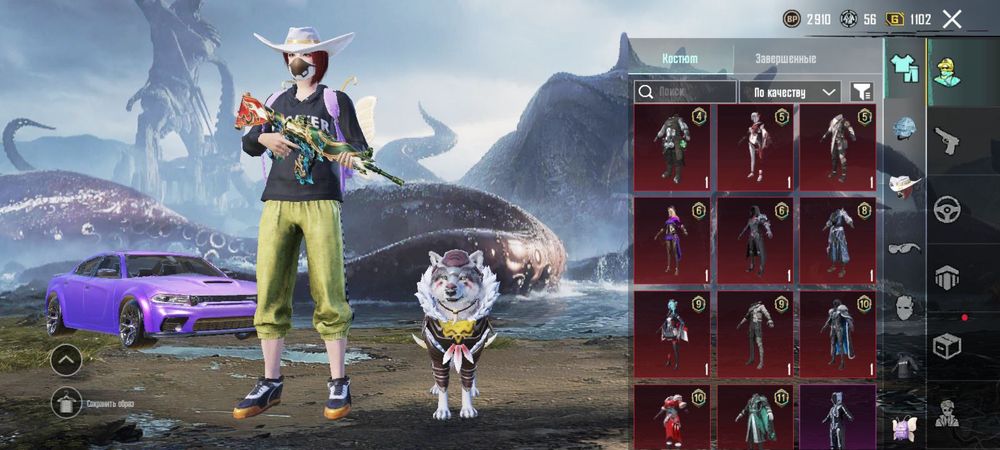
Task: Click the Поиск search field
Action: pyautogui.click(x=686, y=92)
